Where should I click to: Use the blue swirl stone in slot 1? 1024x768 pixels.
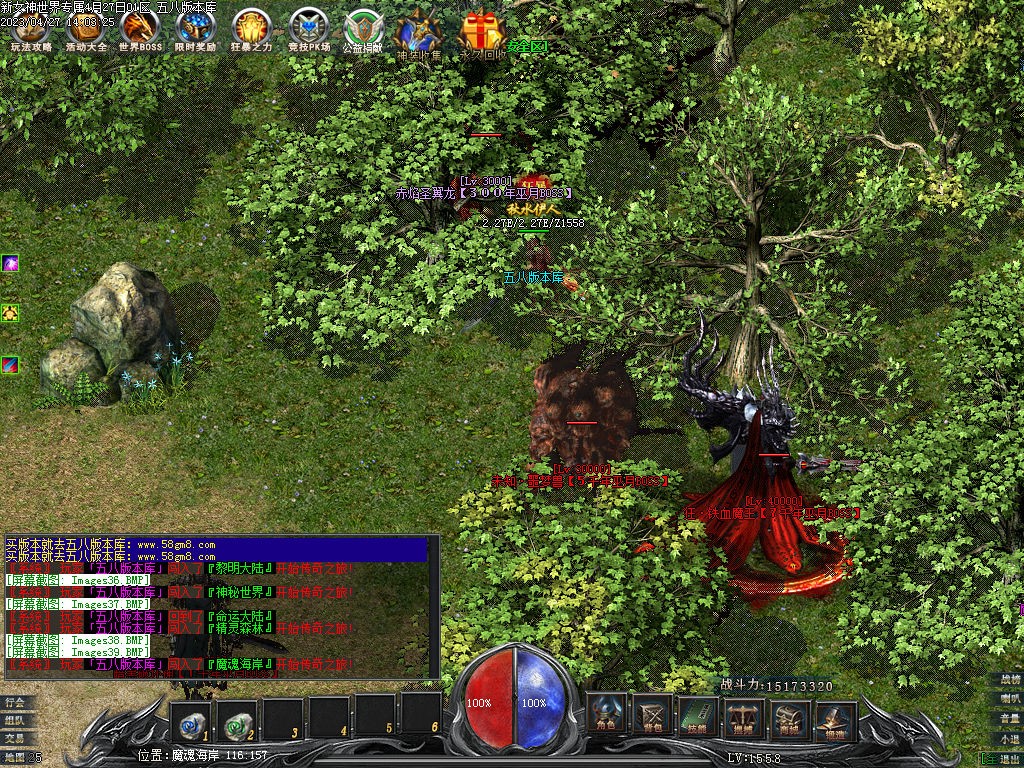192,719
